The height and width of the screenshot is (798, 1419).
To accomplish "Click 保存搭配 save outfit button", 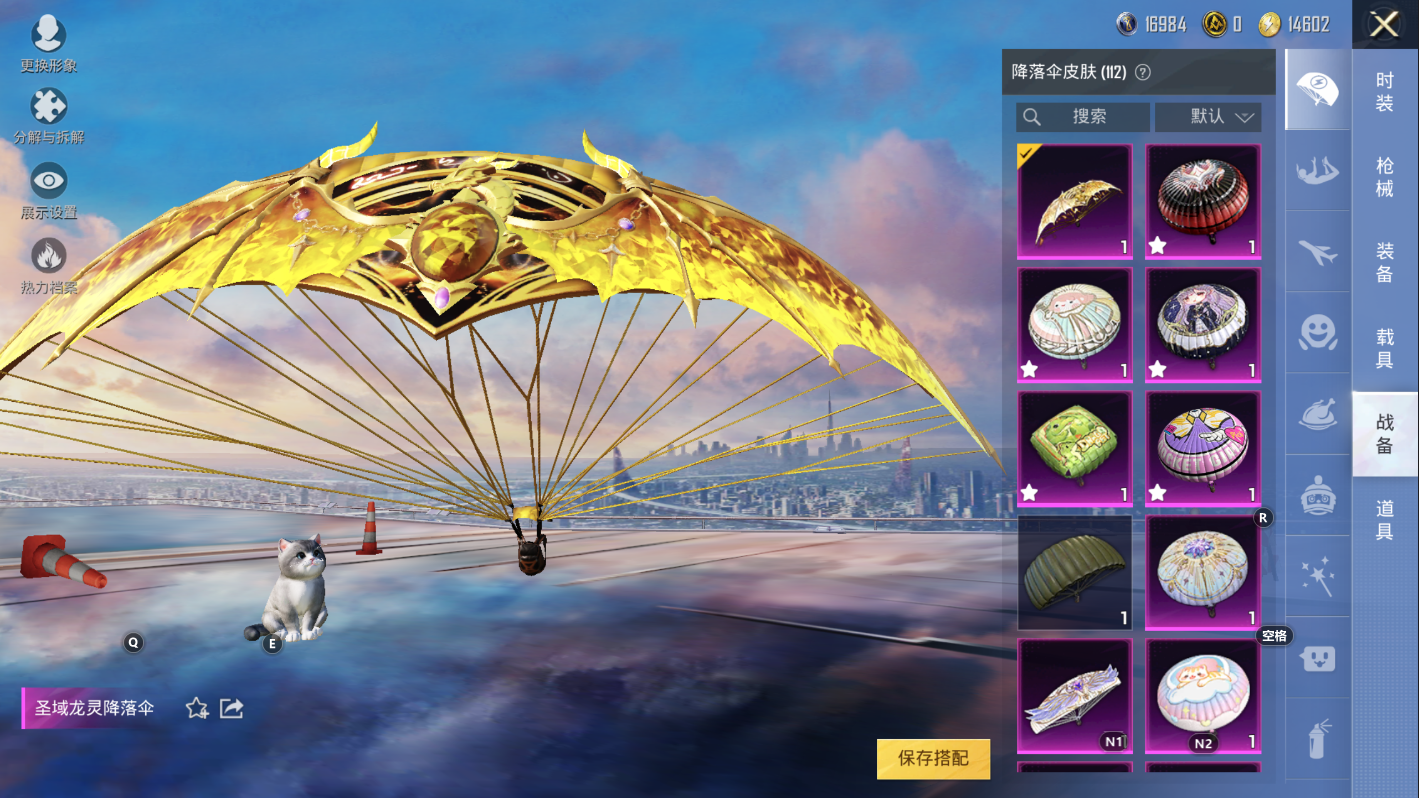I will (x=933, y=759).
